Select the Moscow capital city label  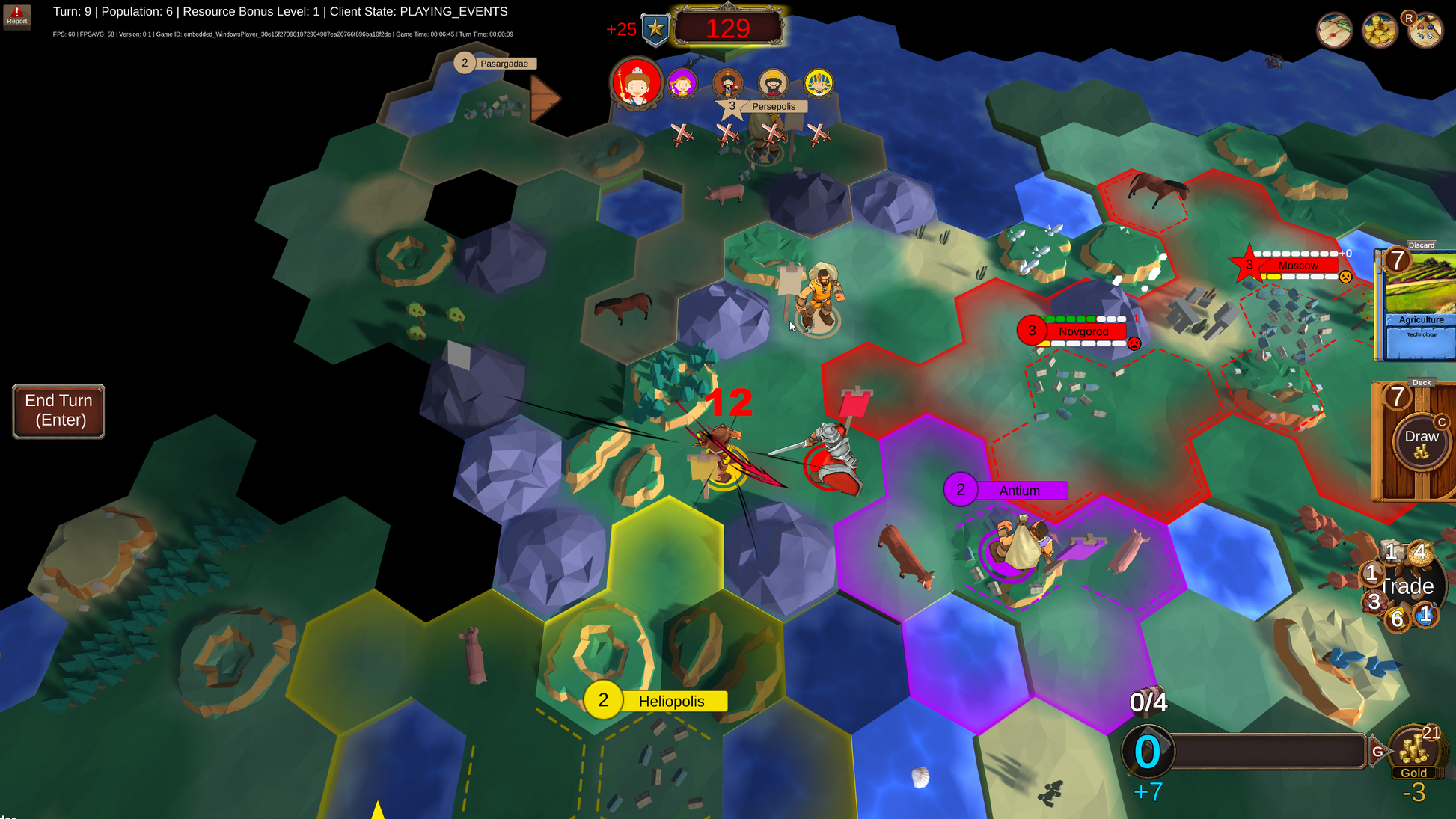tap(1297, 266)
